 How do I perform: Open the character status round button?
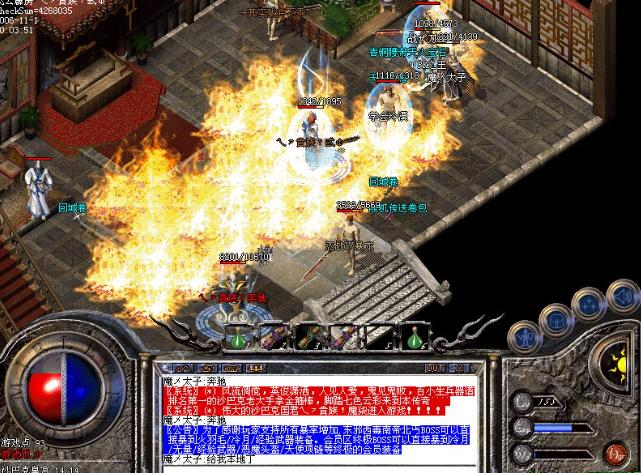point(523,334)
